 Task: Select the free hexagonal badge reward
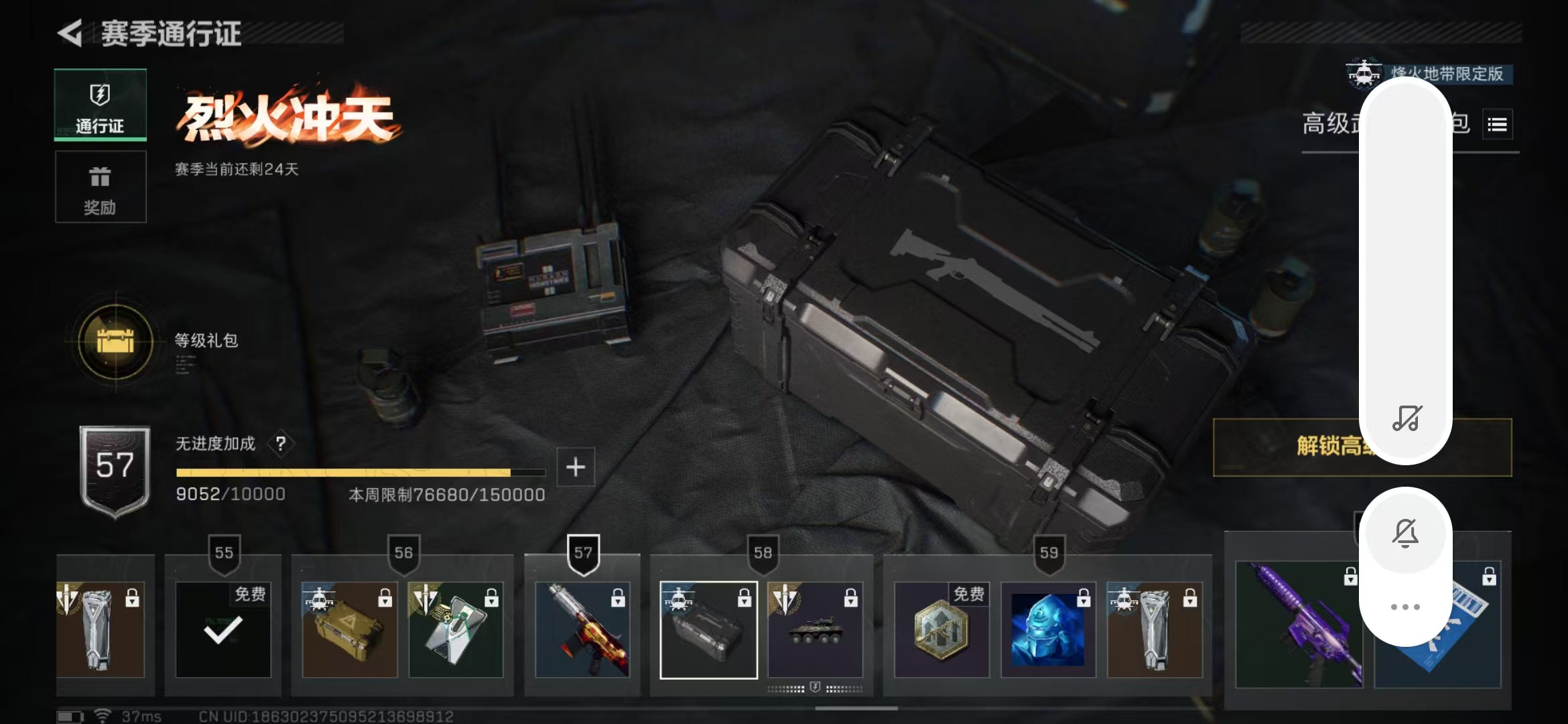941,629
